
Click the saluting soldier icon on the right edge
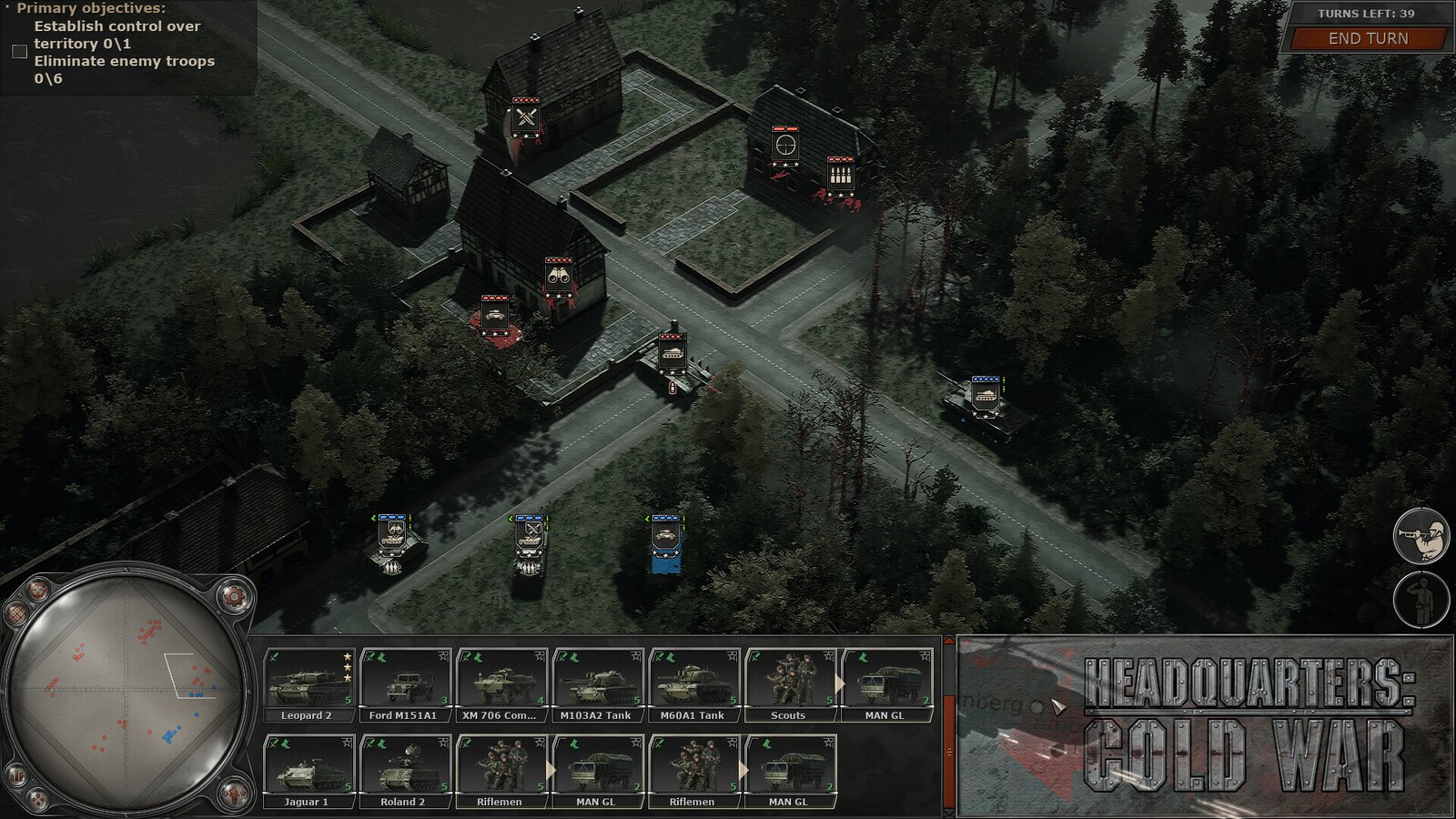click(1421, 598)
